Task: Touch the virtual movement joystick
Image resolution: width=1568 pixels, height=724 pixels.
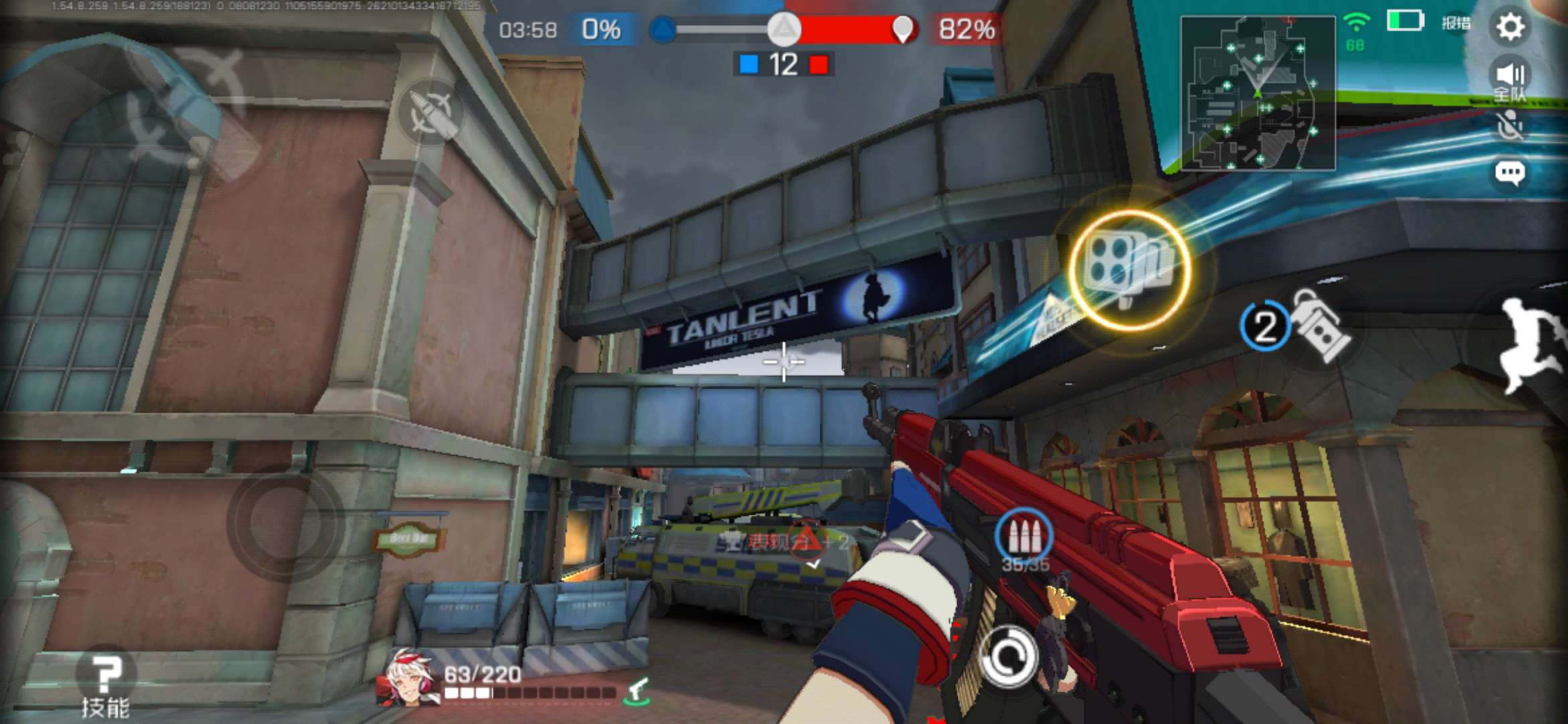Action: point(286,523)
